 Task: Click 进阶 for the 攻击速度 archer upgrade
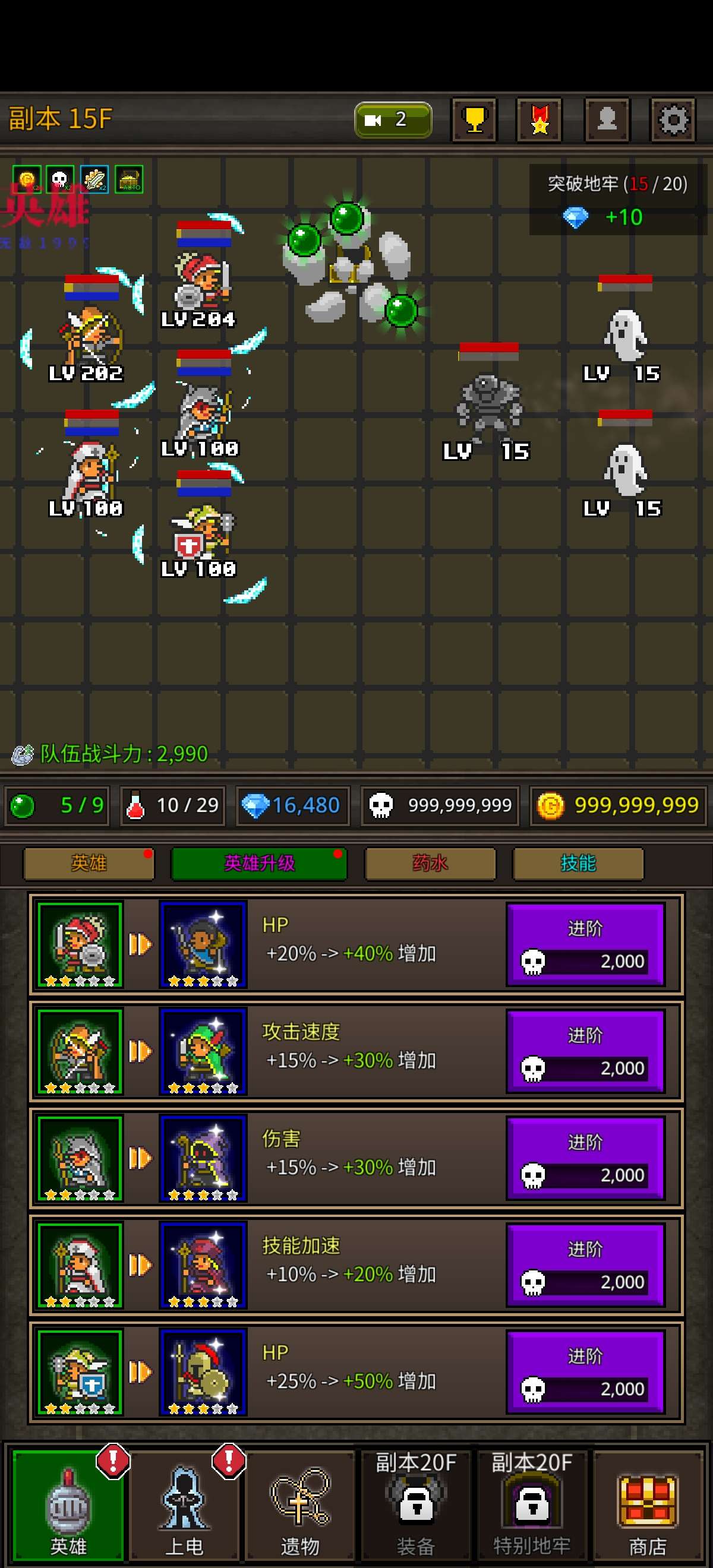585,1052
